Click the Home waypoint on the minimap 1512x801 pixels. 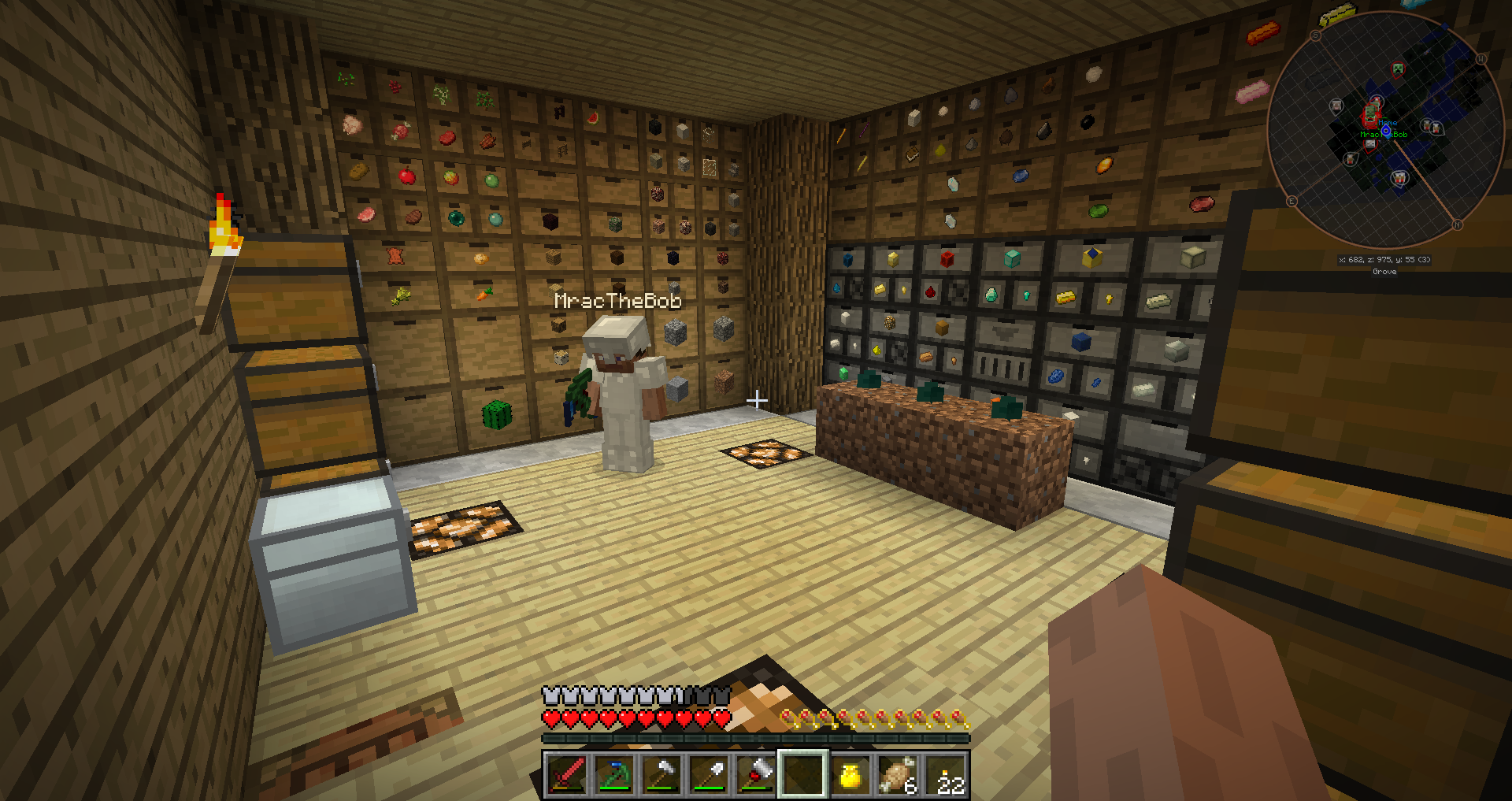click(x=1388, y=123)
